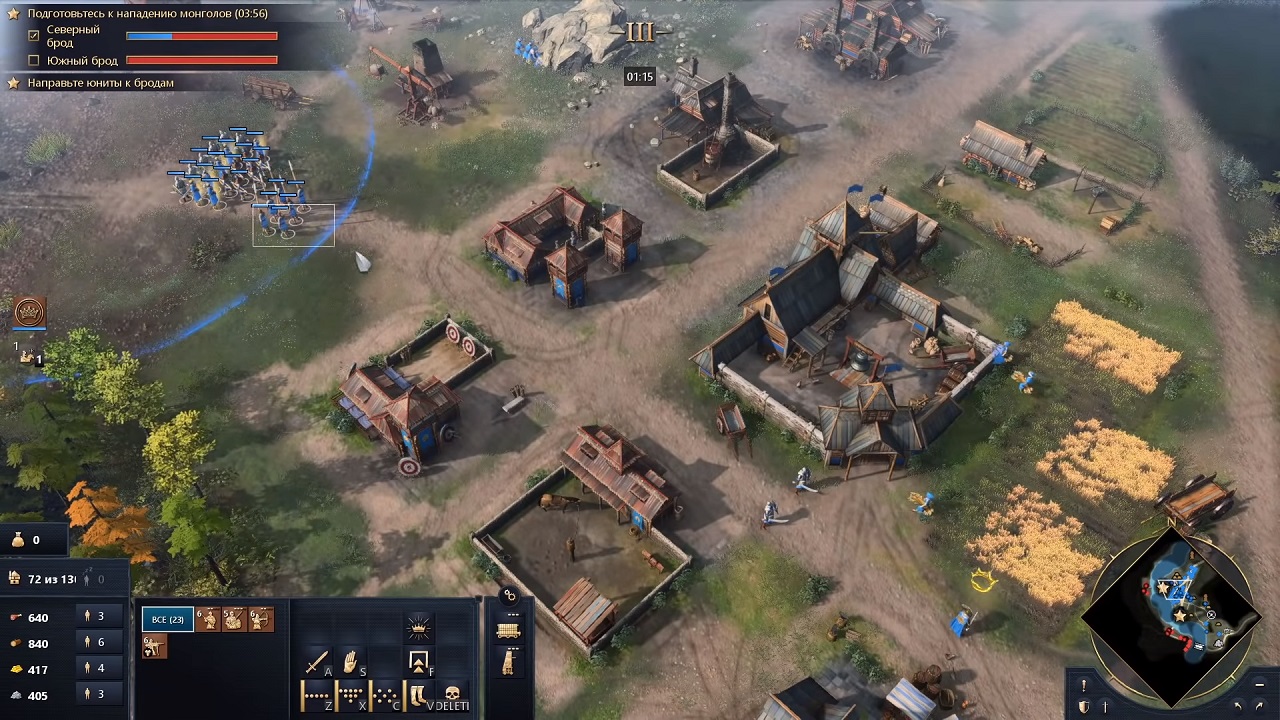Screen dimensions: 1280x720
Task: Toggle the line formation (Z)
Action: click(316, 694)
